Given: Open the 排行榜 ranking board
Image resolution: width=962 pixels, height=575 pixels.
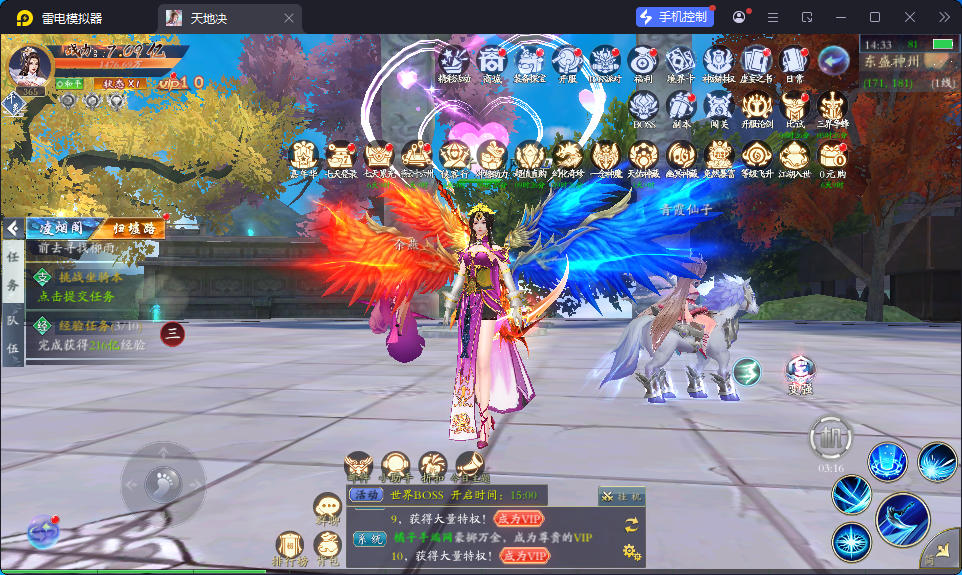Looking at the screenshot, I should click(x=290, y=546).
